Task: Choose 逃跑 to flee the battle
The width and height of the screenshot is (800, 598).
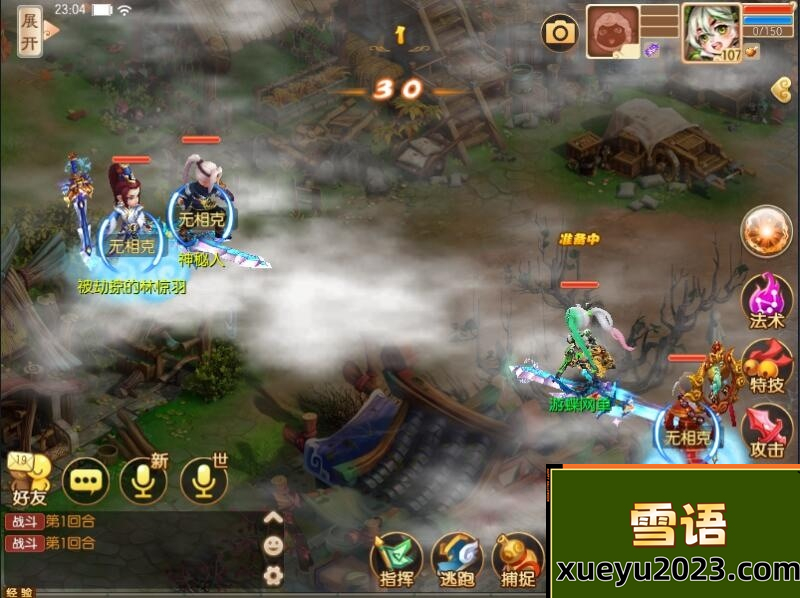Action: click(458, 558)
